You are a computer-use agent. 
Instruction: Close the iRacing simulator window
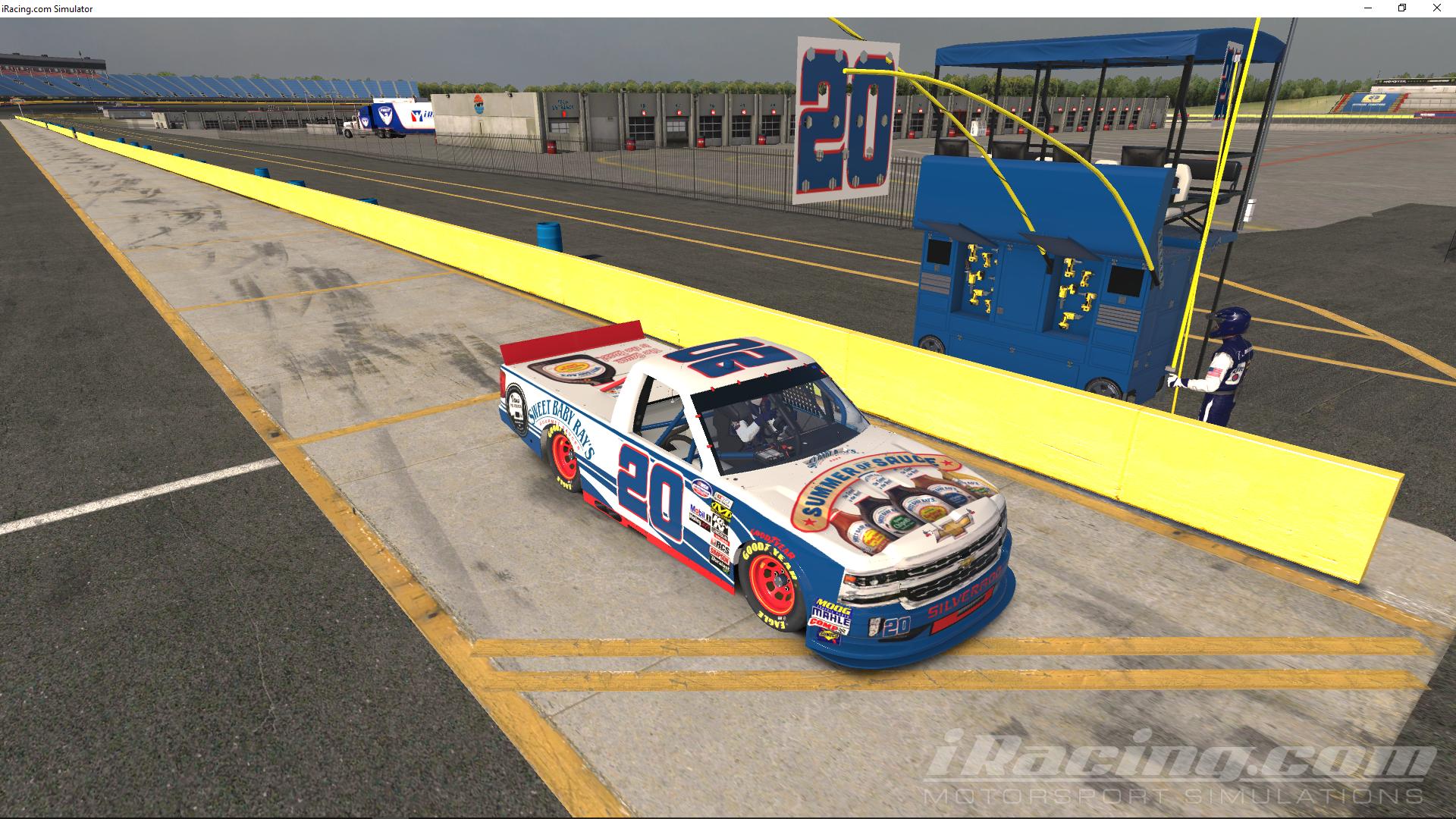pyautogui.click(x=1437, y=8)
